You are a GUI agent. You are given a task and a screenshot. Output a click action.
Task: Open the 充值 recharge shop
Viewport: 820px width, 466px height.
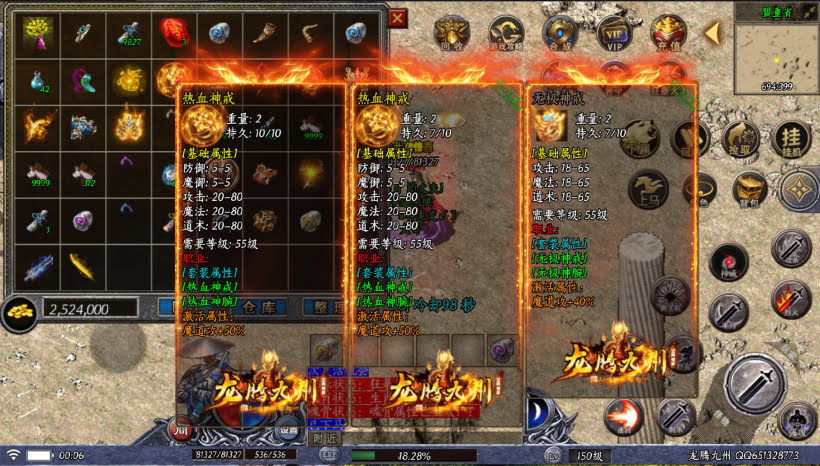668,33
